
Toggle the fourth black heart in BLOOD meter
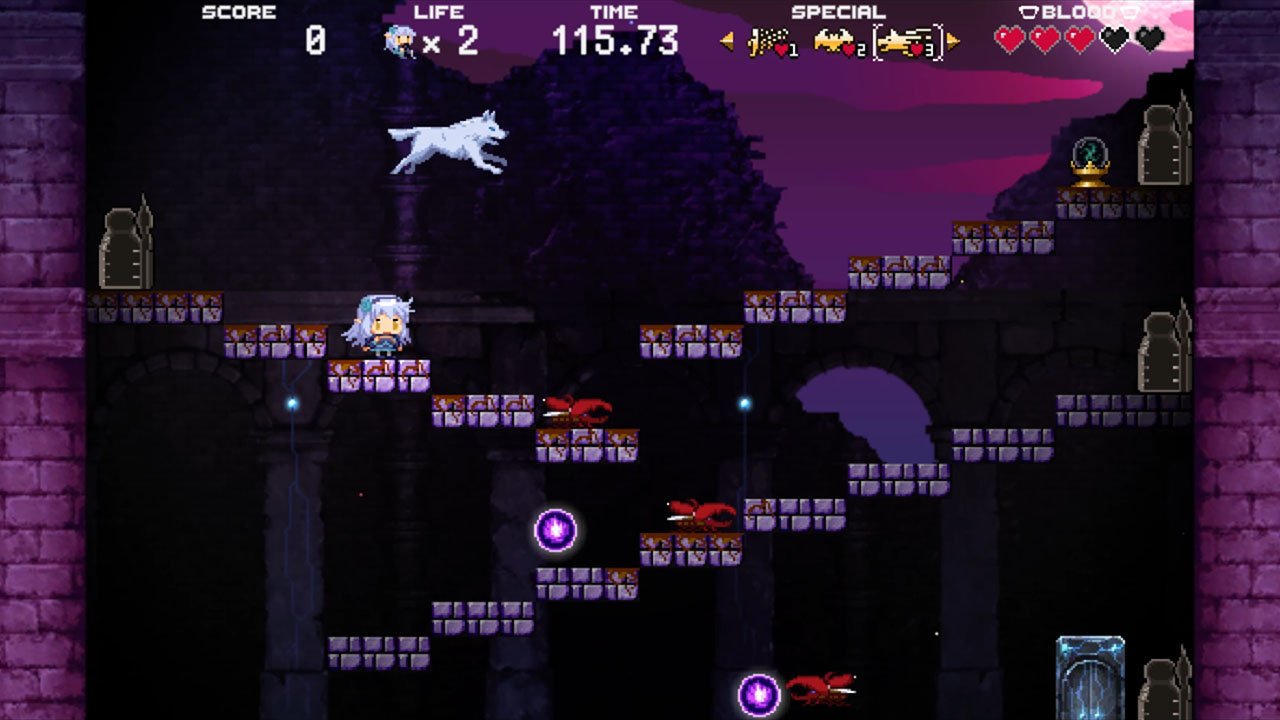1114,40
